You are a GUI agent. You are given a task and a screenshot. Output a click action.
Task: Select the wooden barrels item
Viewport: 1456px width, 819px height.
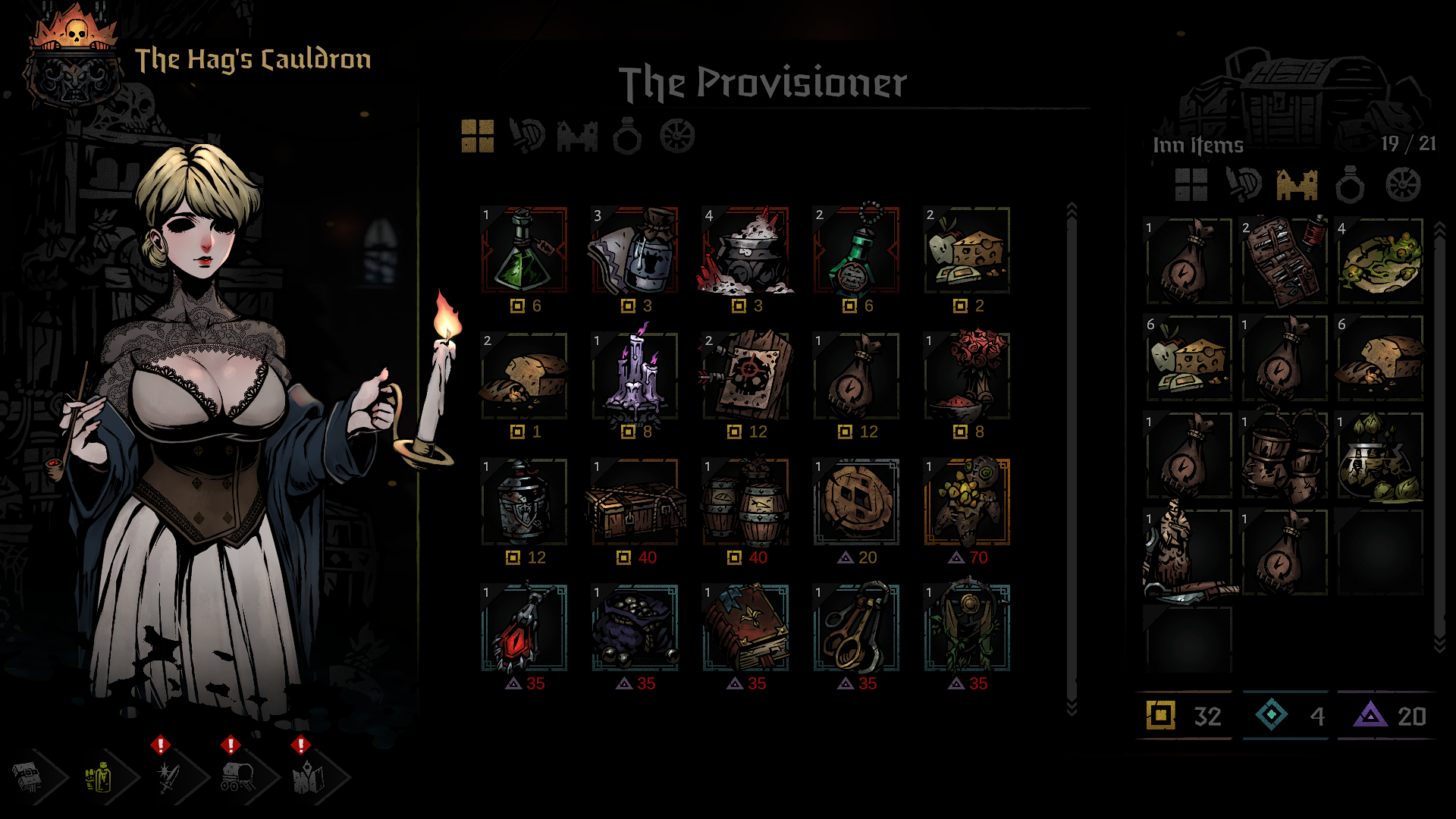point(745,502)
